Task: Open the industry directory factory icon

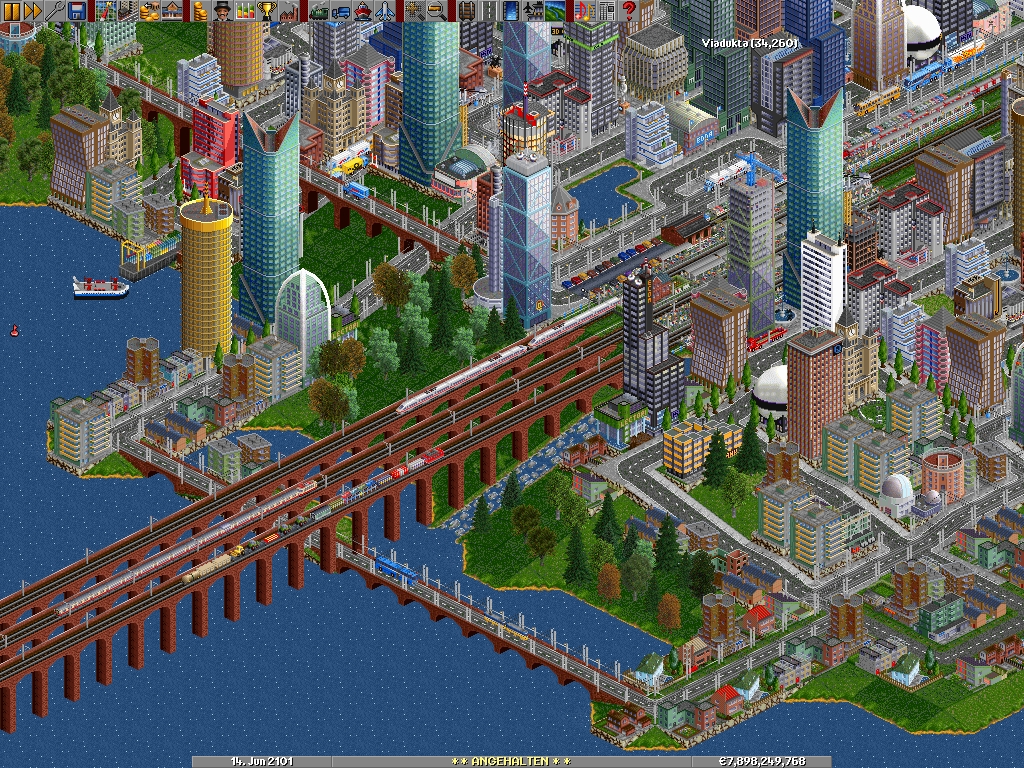Action: click(289, 11)
